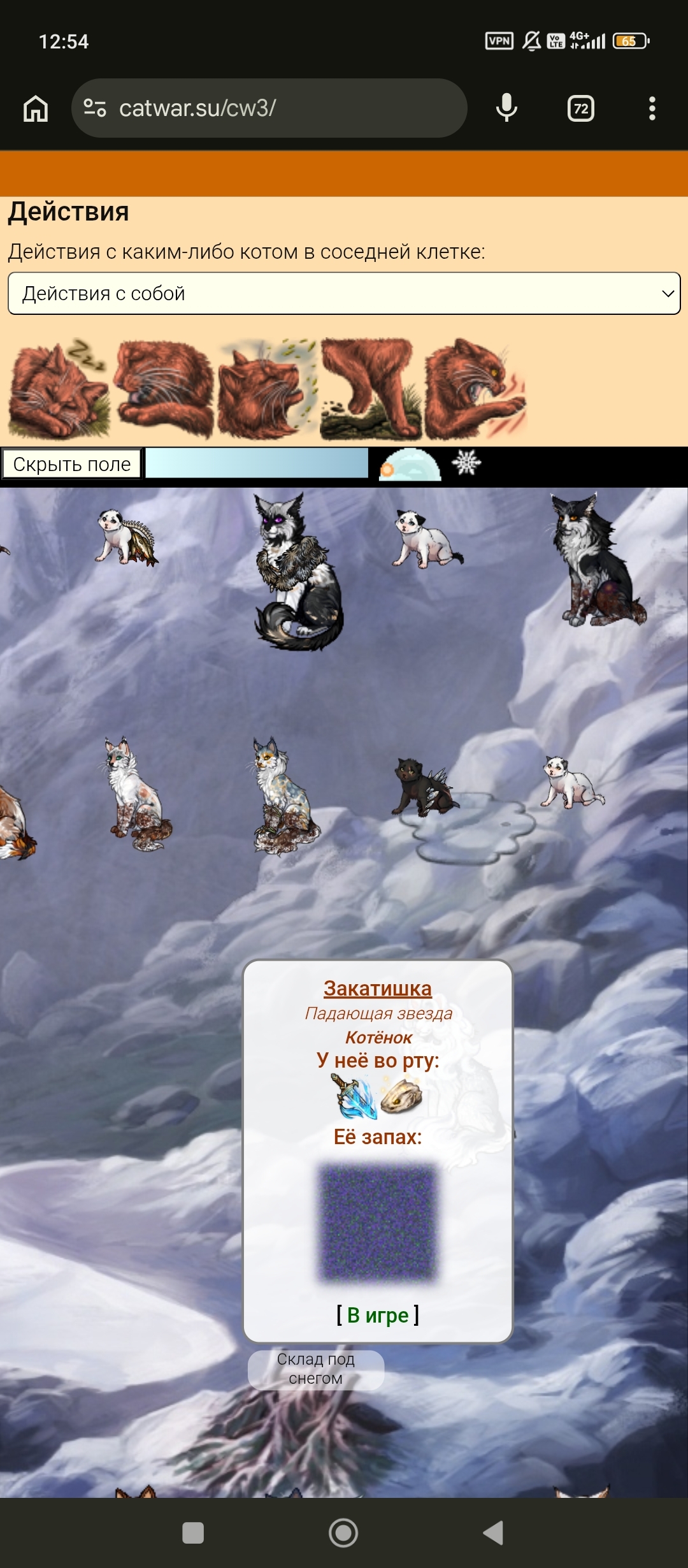Activate the sniffing cat action
Viewport: 688px width, 1568px height.
(266, 390)
